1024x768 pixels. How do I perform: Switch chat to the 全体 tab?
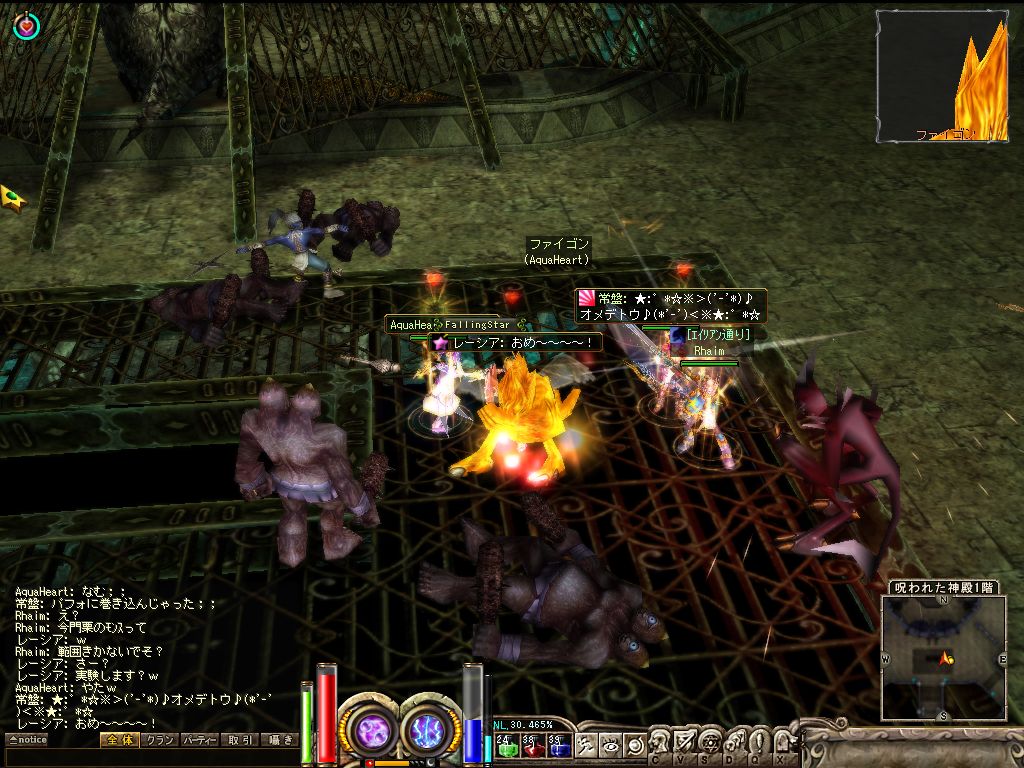pyautogui.click(x=118, y=740)
